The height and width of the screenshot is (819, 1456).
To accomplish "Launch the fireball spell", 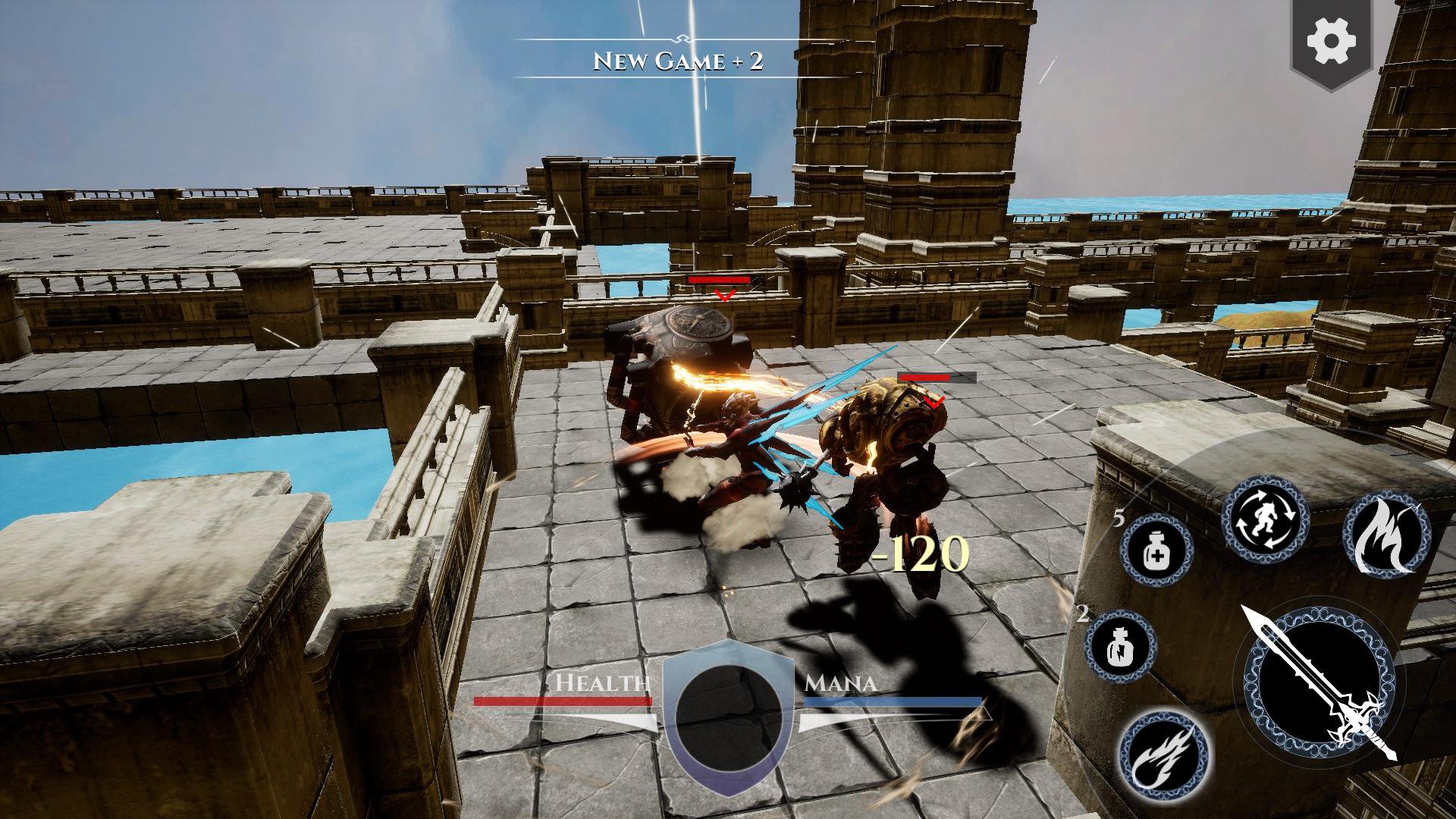I will click(x=1161, y=749).
